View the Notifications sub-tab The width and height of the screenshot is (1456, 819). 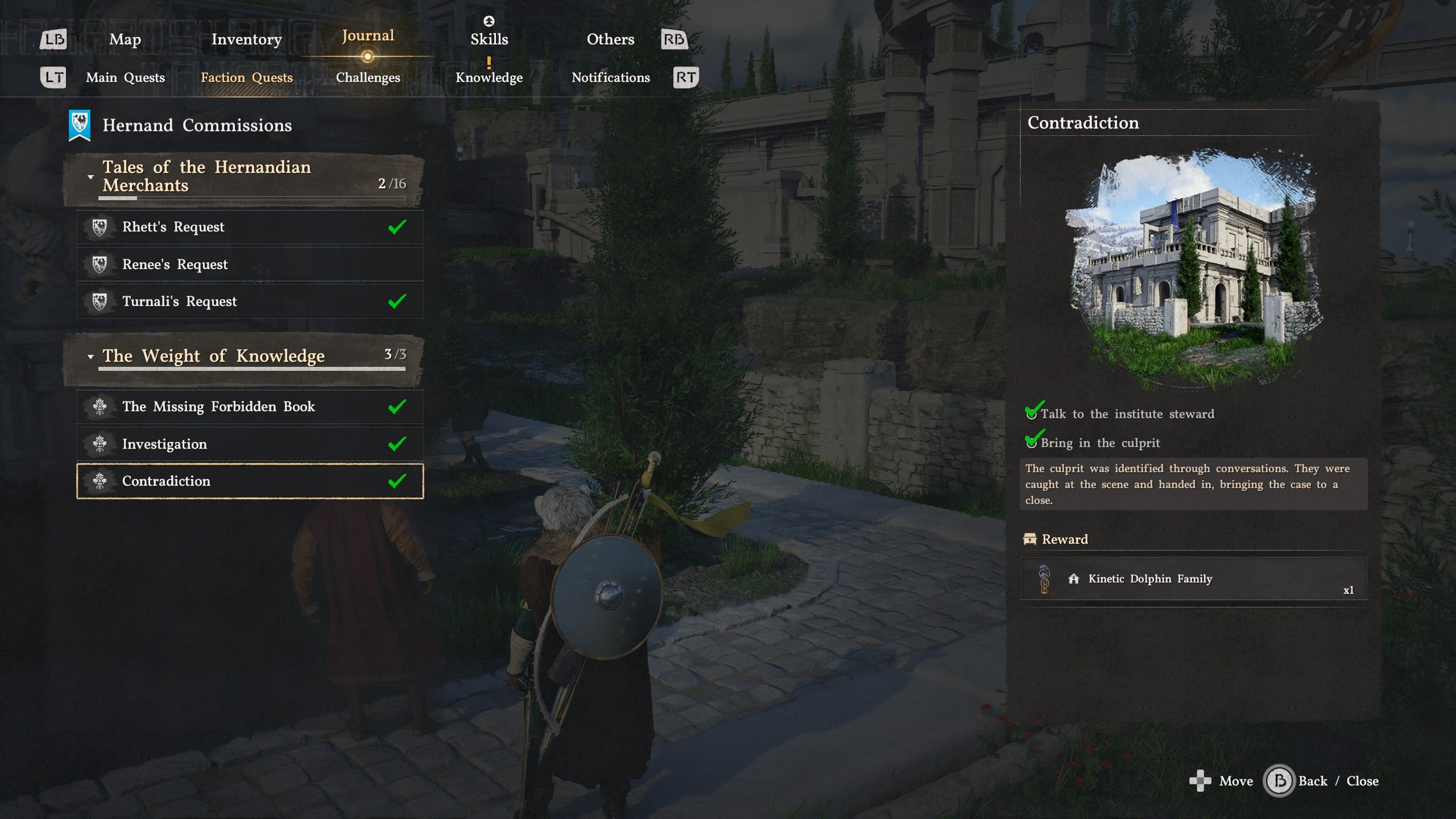(x=610, y=77)
